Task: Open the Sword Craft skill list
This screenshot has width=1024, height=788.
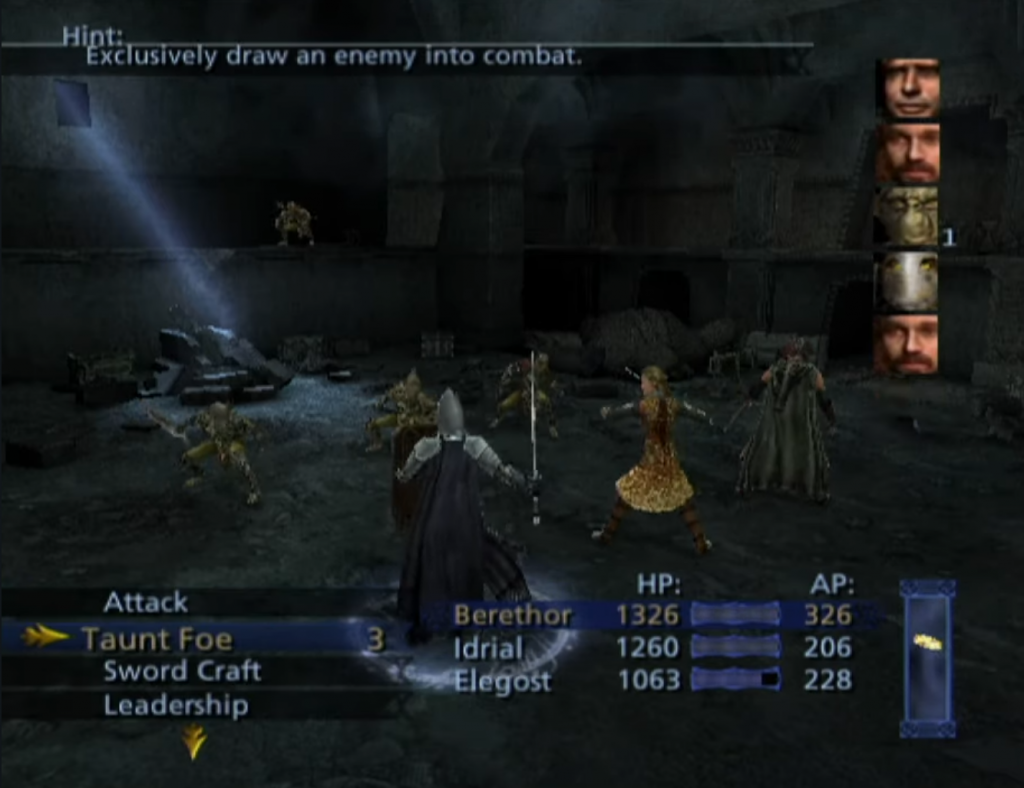Action: pyautogui.click(x=181, y=671)
